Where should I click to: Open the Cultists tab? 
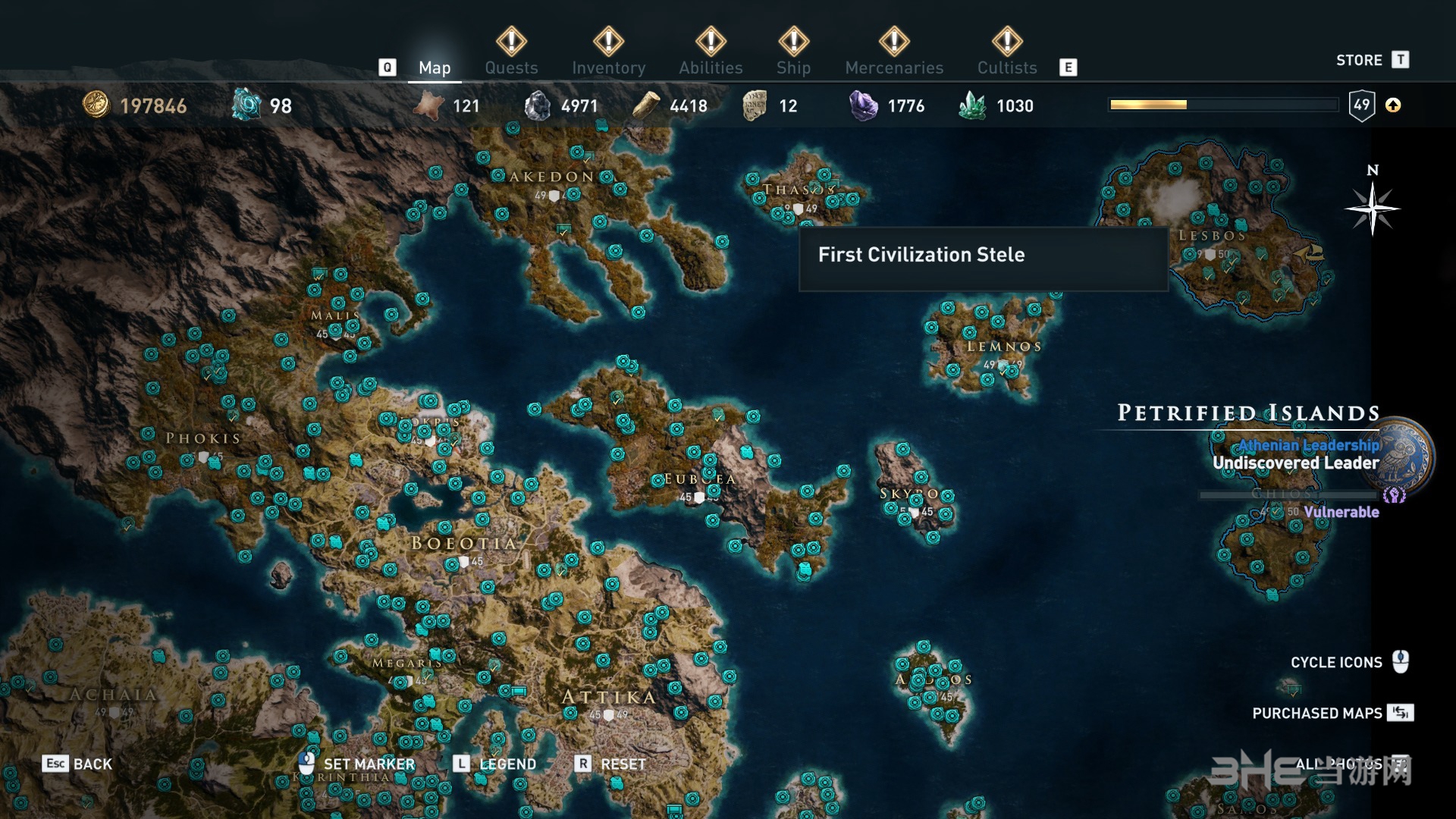pos(1006,67)
